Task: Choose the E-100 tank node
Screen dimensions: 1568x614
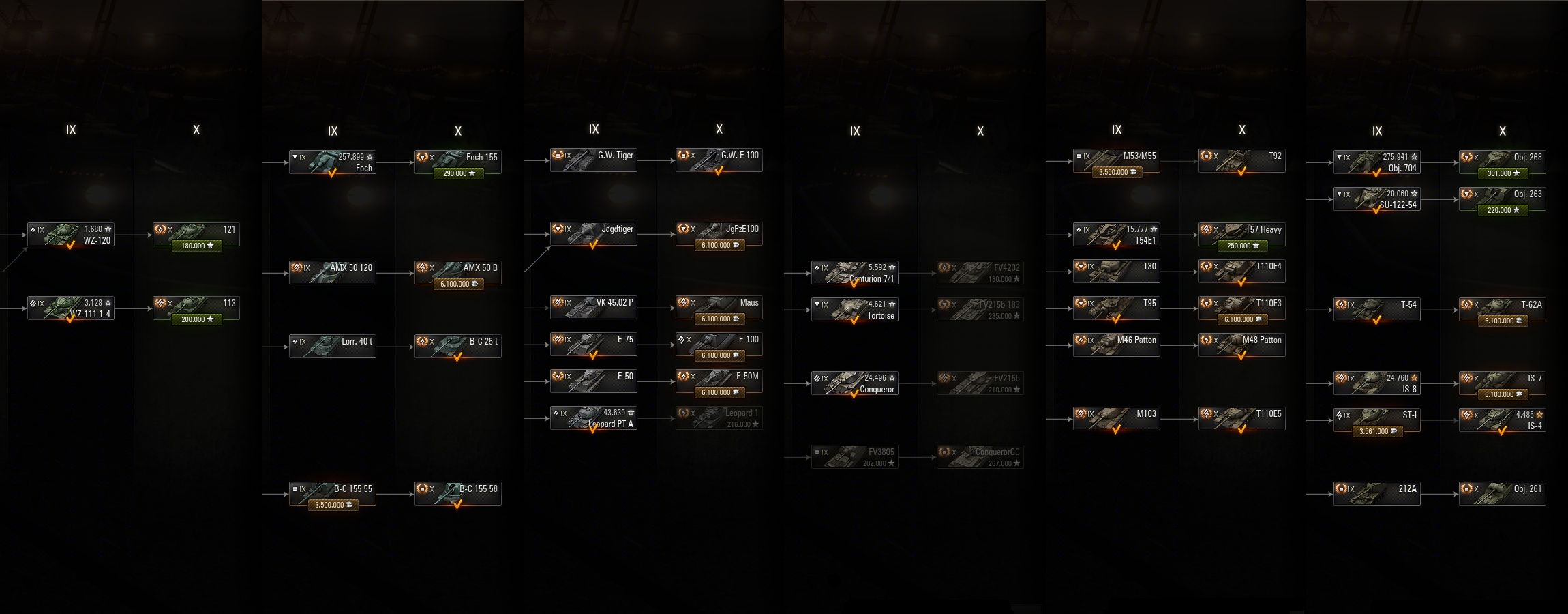Action: pos(719,345)
